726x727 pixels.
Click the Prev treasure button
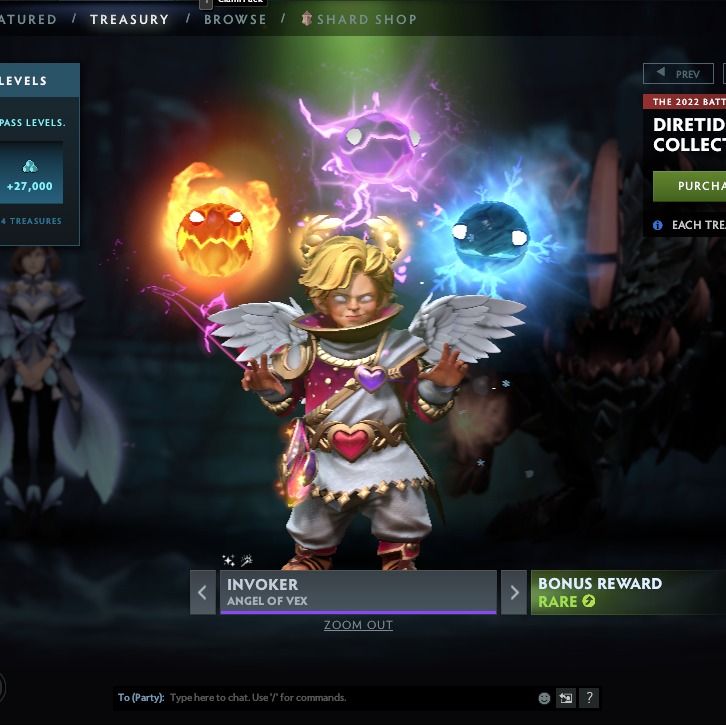point(678,74)
